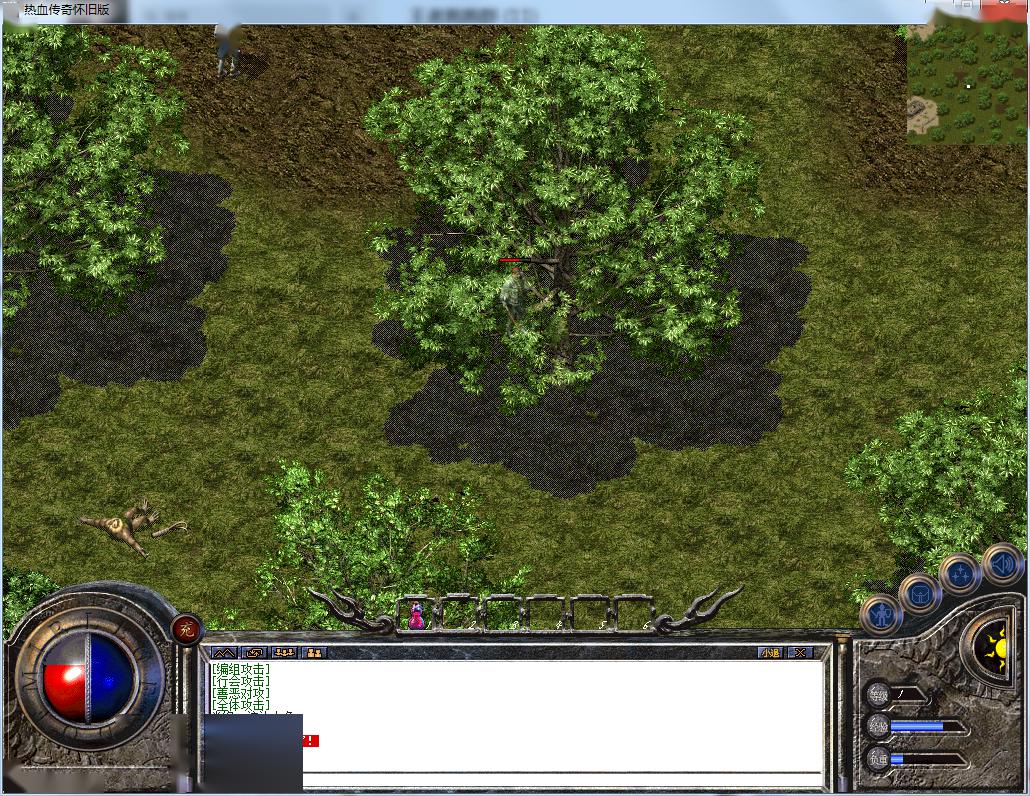
Task: Open the character equipment round button
Action: click(881, 614)
